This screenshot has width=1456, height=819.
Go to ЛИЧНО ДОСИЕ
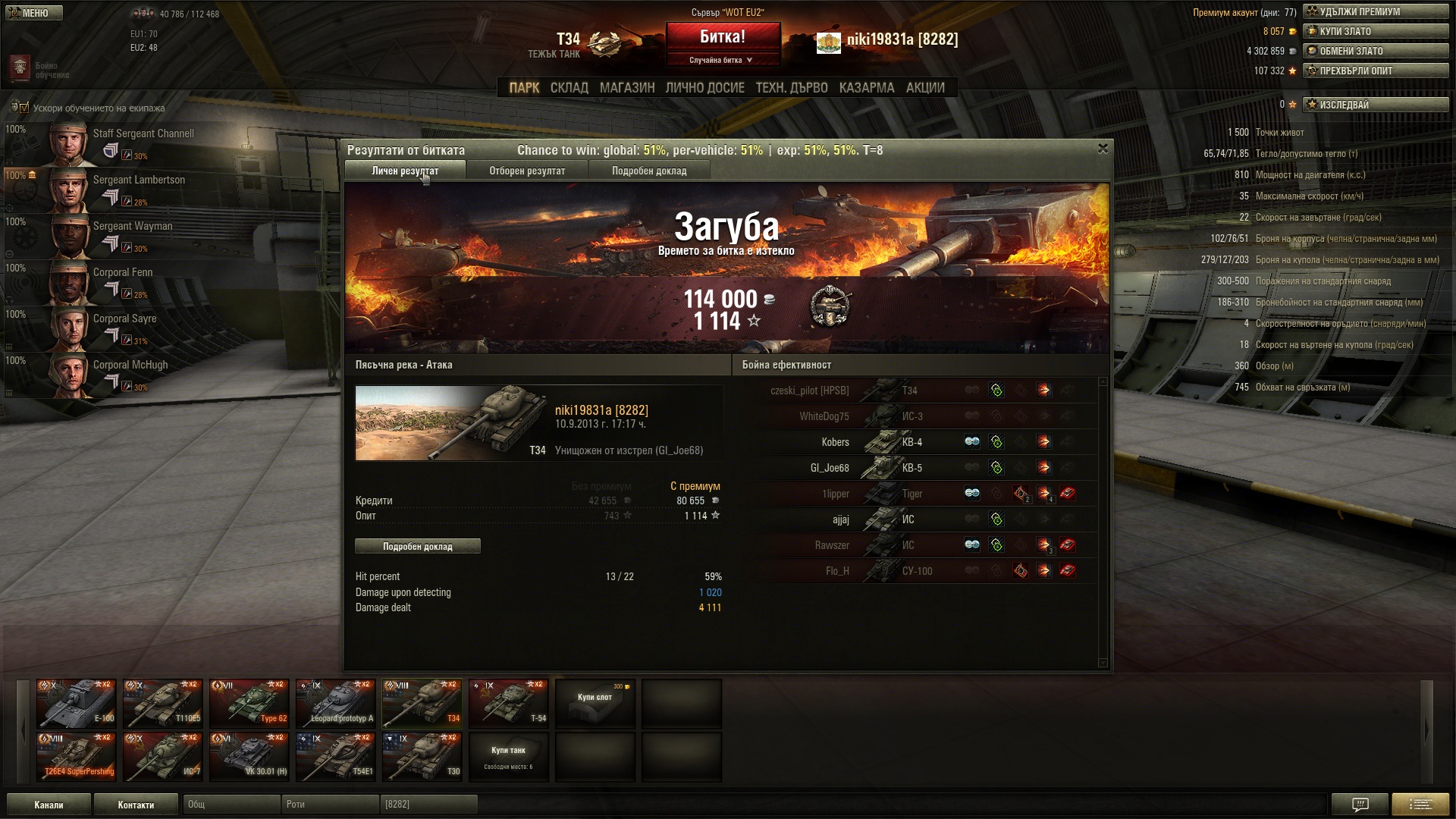coord(704,88)
